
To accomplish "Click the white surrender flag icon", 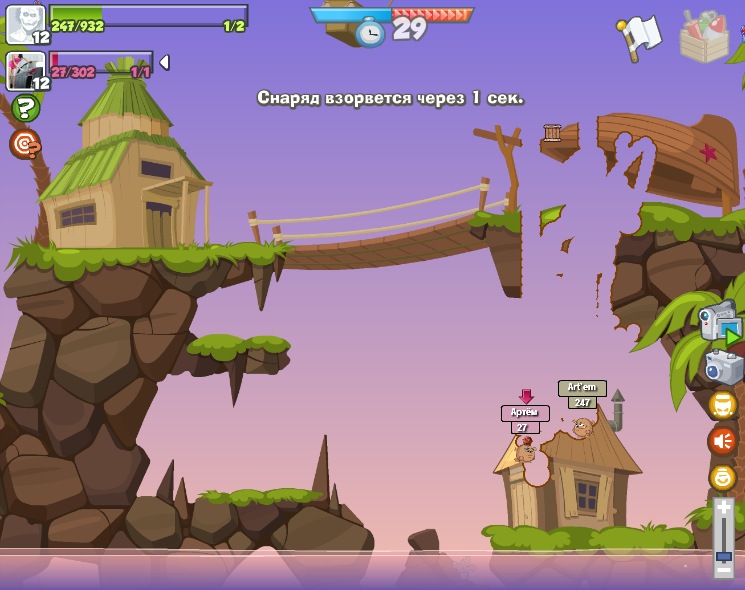I will click(639, 36).
